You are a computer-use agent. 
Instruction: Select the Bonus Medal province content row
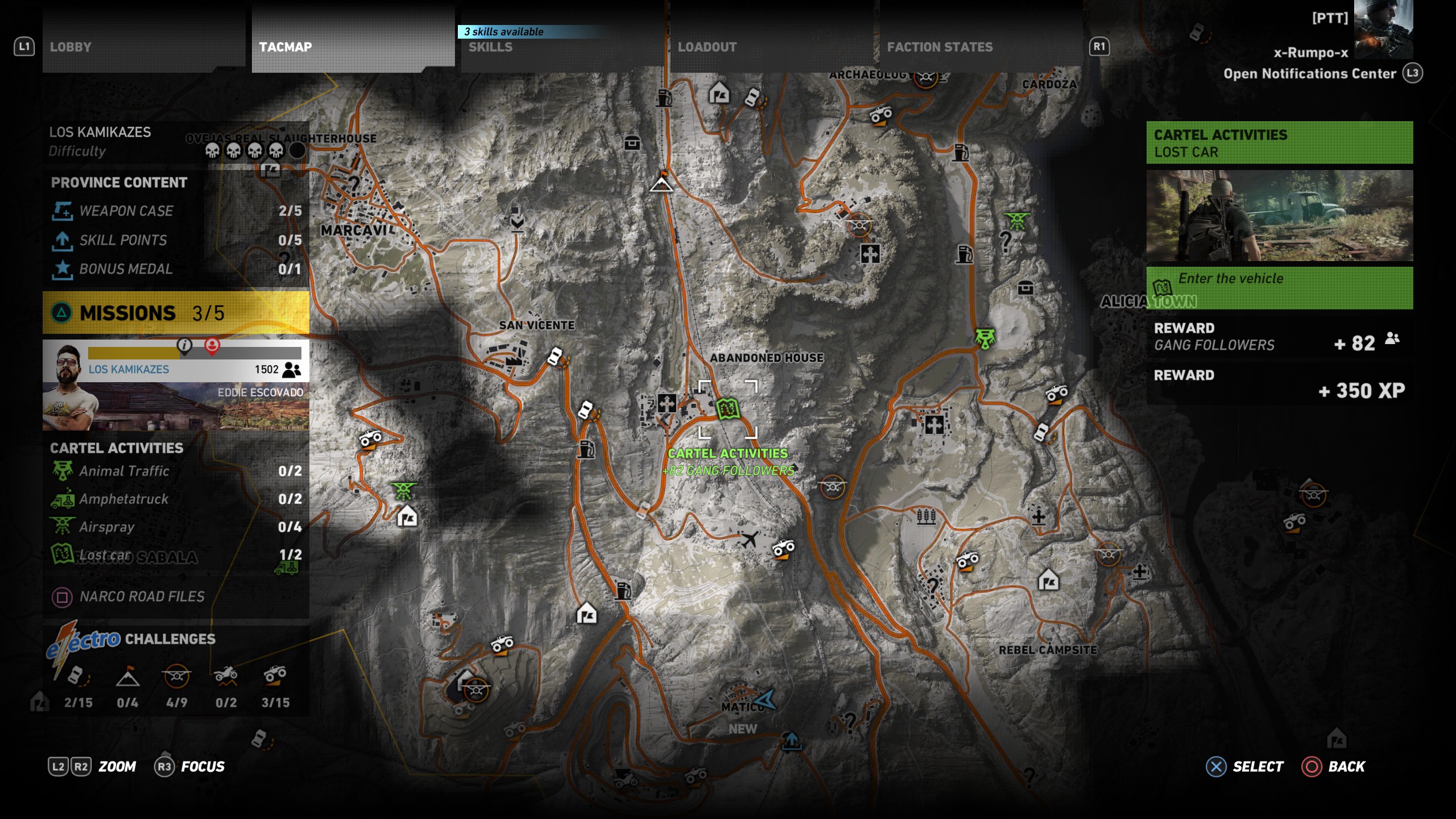(x=176, y=269)
